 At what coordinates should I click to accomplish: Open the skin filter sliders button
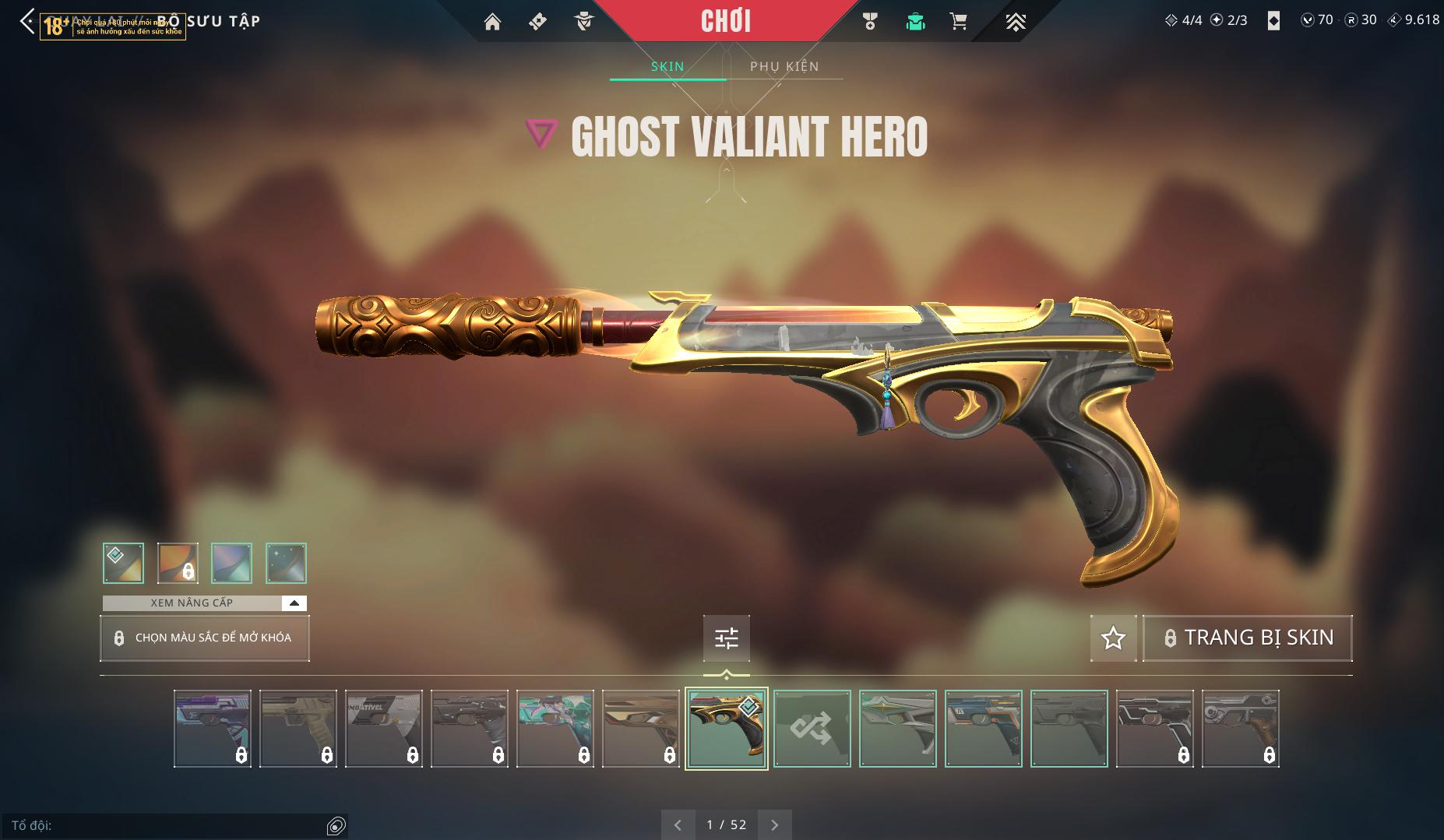[726, 638]
